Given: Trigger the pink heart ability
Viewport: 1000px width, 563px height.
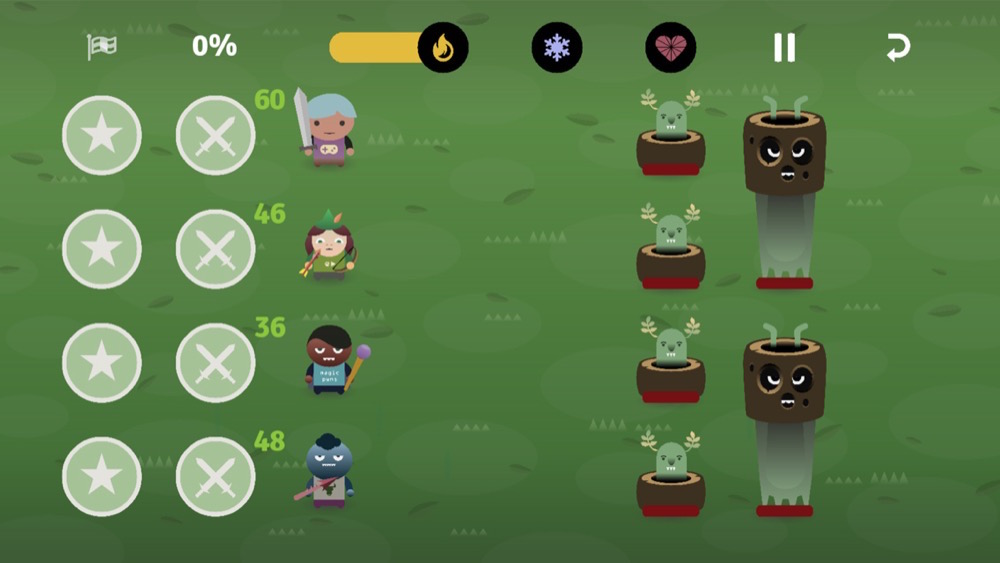Looking at the screenshot, I should coord(670,48).
